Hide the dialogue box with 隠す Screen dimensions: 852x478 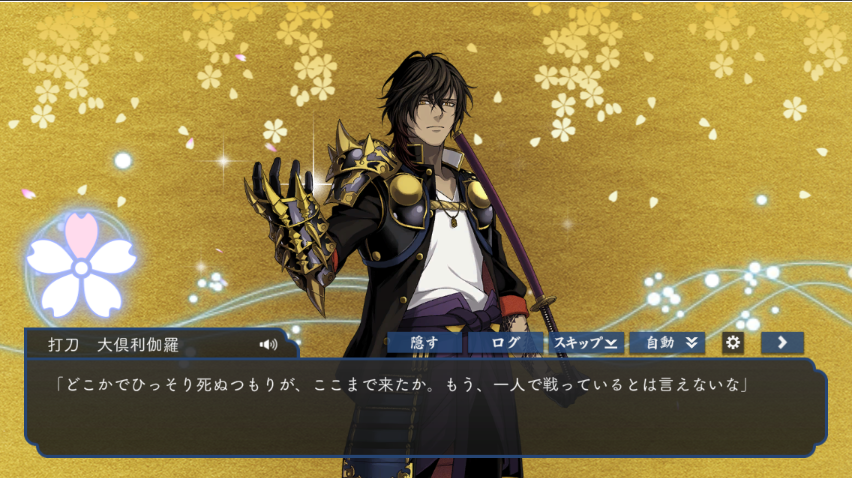[425, 343]
